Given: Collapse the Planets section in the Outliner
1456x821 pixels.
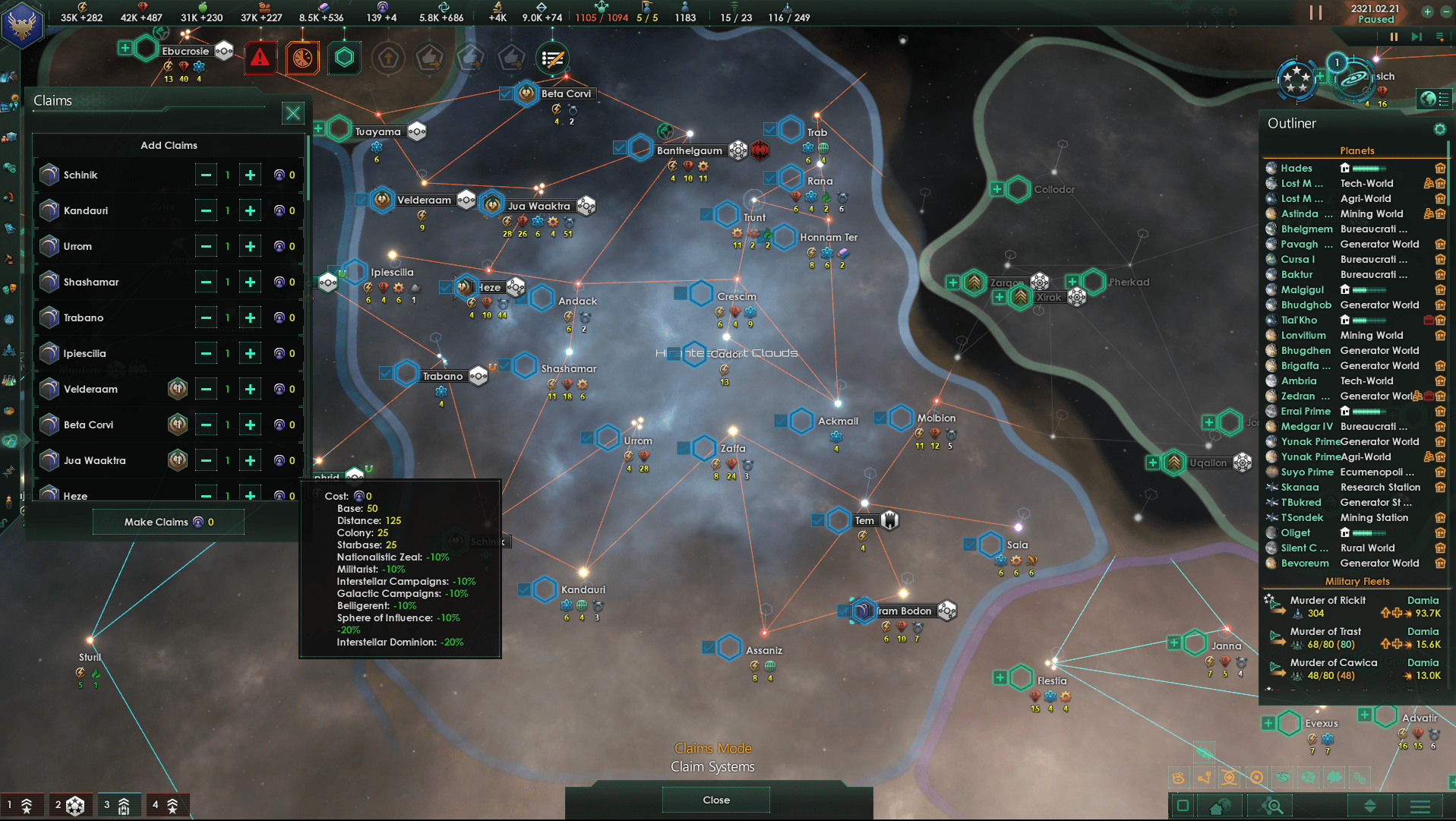Looking at the screenshot, I should coord(1357,150).
